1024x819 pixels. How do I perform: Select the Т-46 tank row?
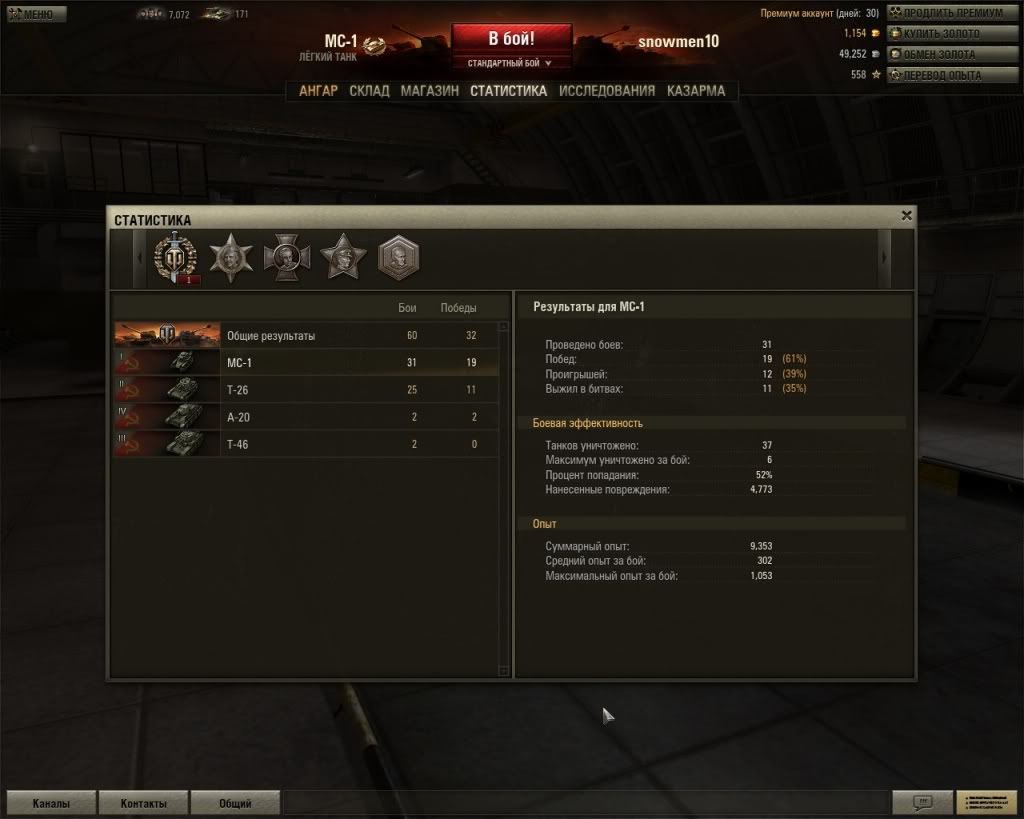click(x=305, y=444)
